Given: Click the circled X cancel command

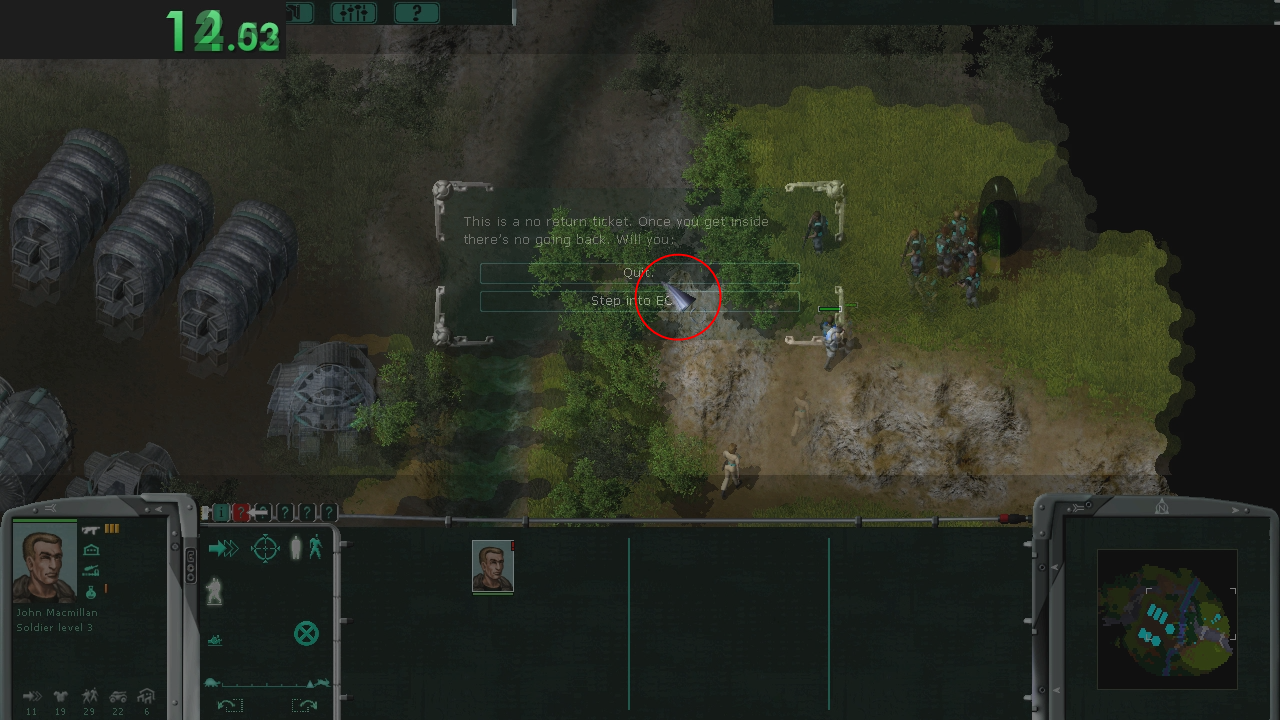Looking at the screenshot, I should [306, 633].
